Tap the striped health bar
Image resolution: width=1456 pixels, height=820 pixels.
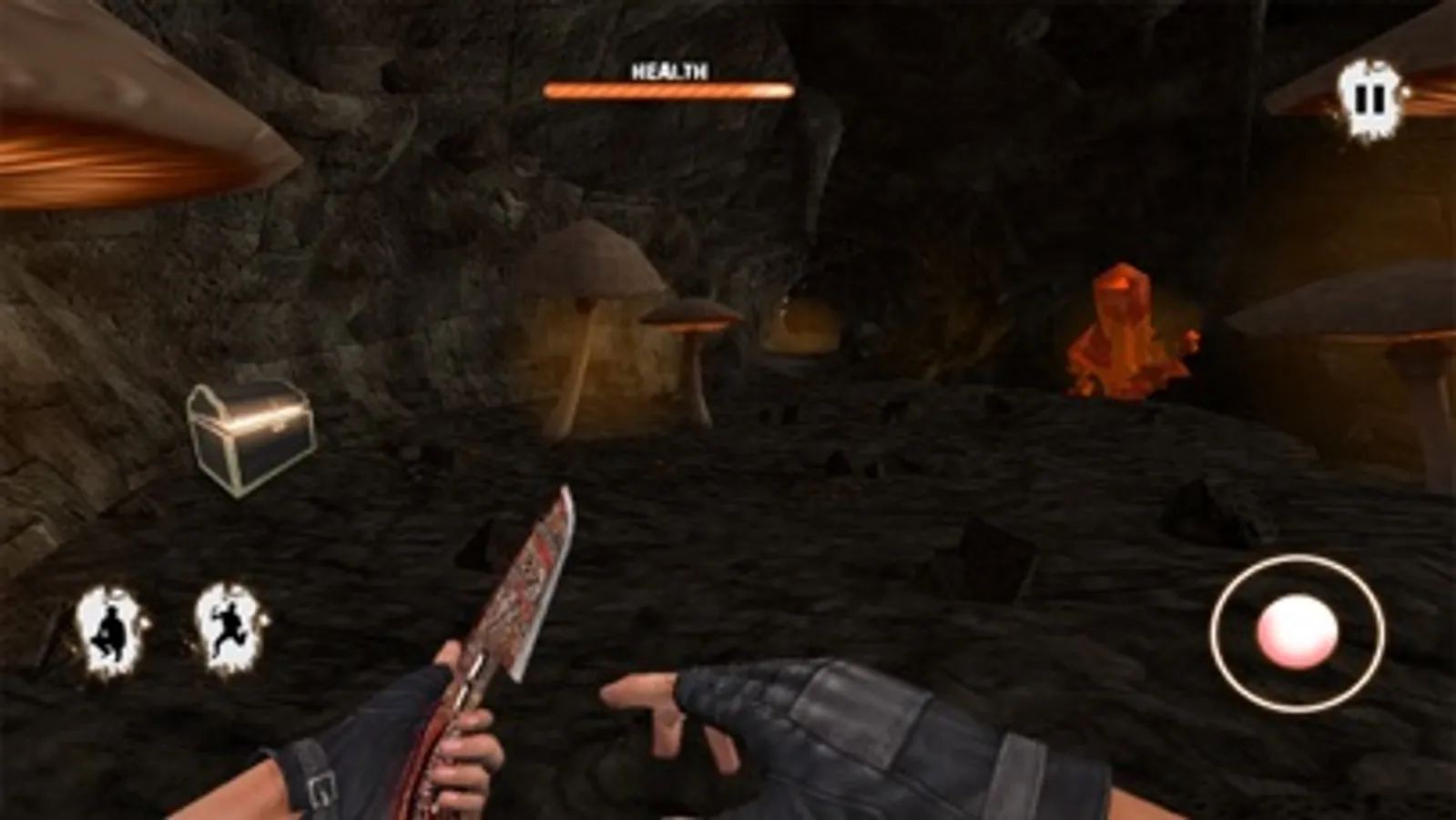click(x=667, y=91)
